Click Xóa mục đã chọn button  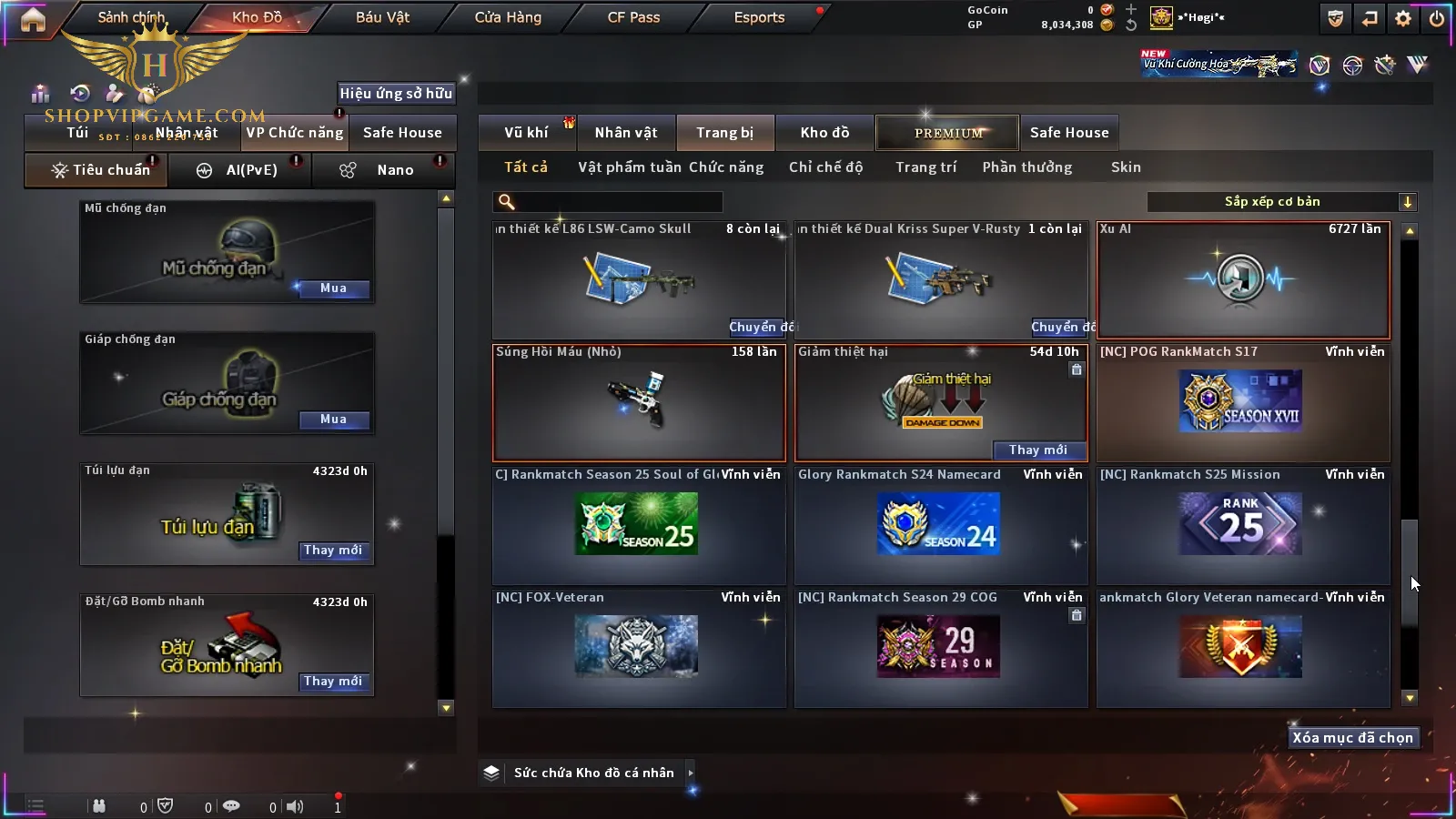(1352, 738)
